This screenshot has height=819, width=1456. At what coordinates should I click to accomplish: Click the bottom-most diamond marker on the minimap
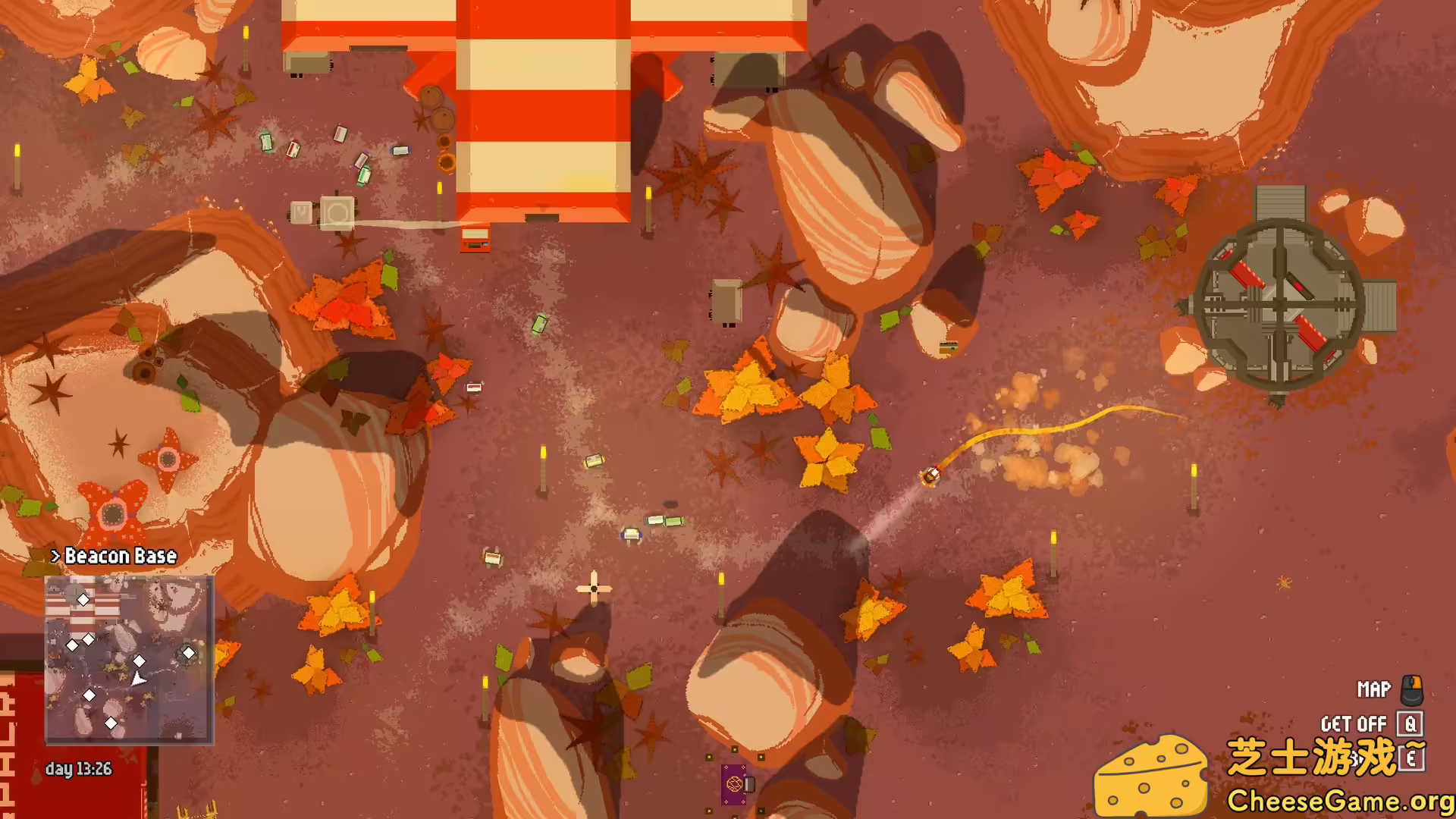coord(111,723)
